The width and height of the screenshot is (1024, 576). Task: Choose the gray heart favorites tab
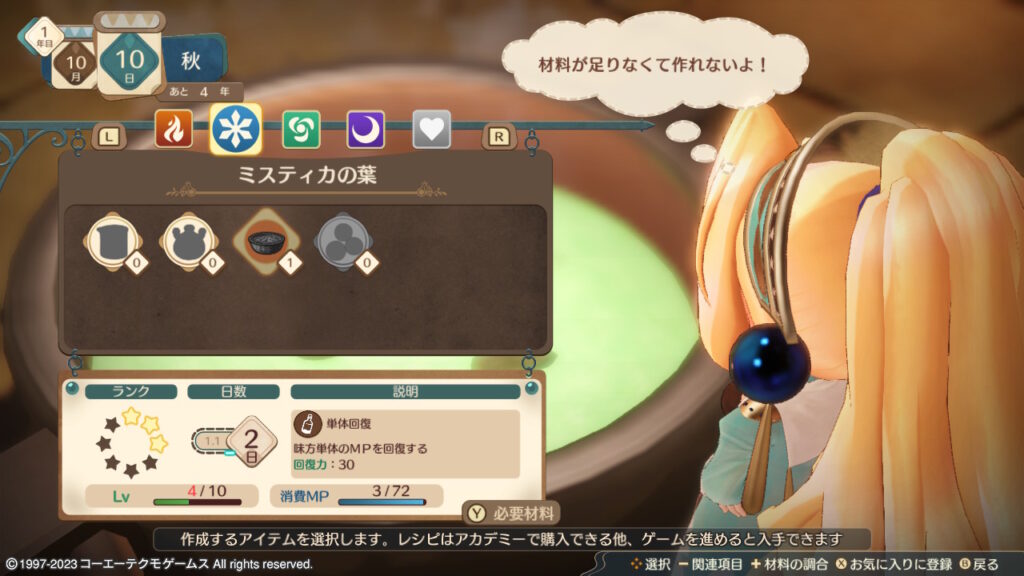431,129
